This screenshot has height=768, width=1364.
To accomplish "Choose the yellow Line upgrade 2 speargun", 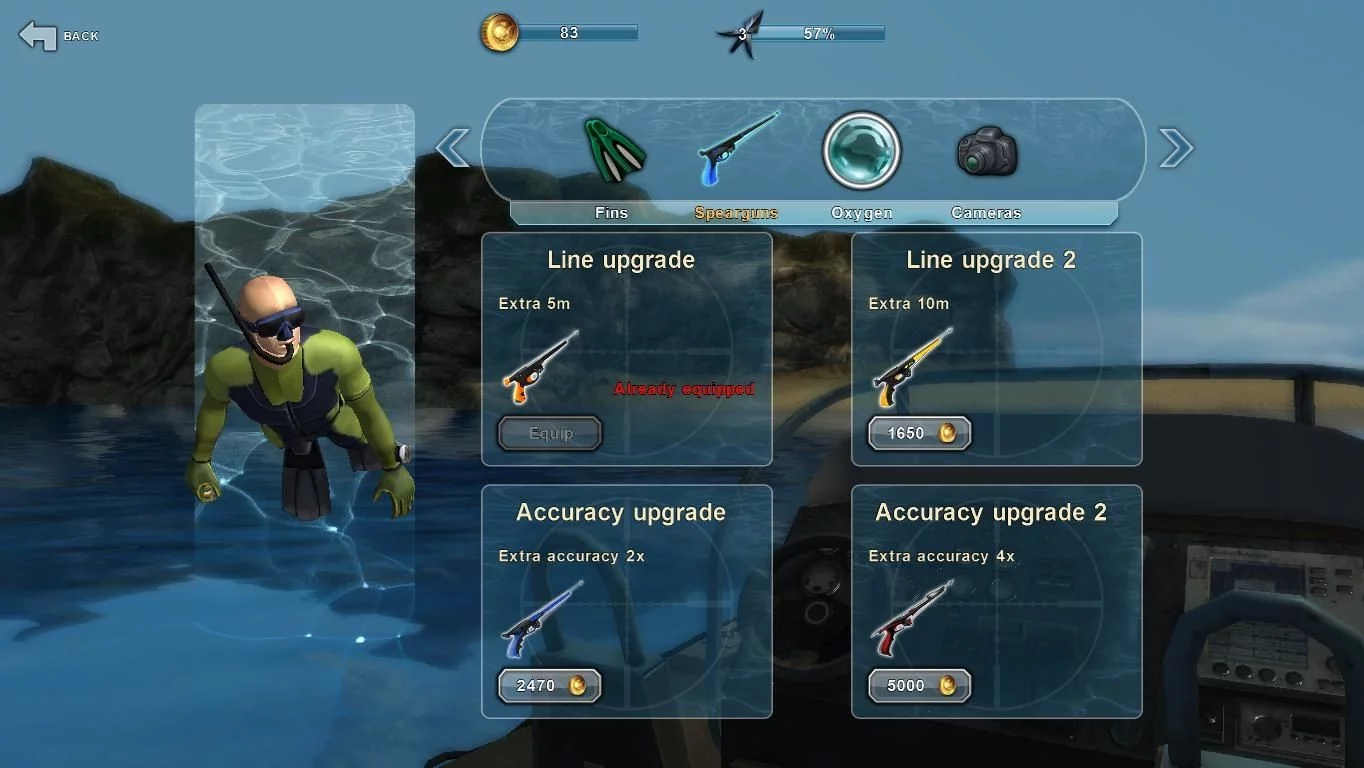I will (912, 367).
